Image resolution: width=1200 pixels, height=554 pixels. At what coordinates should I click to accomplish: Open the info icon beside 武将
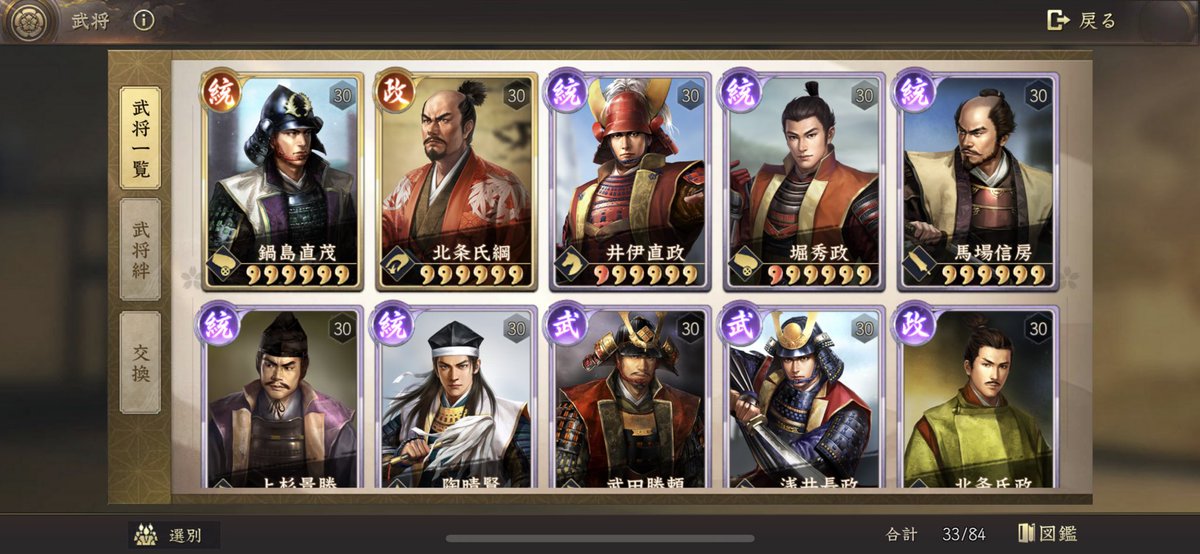(x=144, y=20)
